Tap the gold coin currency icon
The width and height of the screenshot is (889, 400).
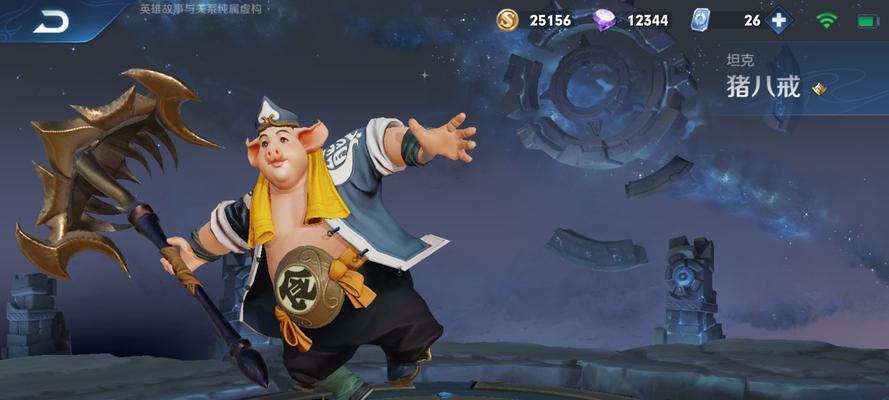click(508, 20)
